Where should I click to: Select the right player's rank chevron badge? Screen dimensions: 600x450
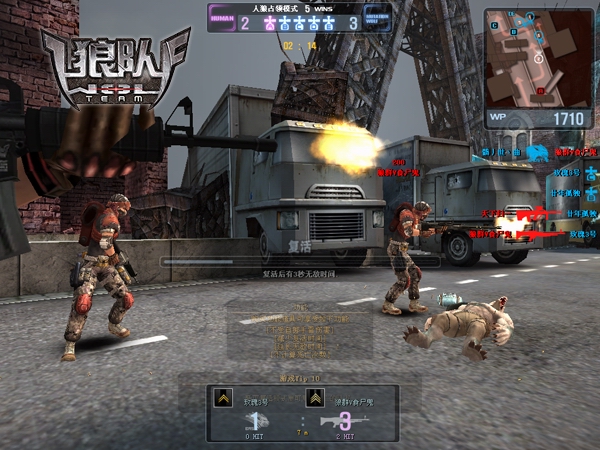tap(314, 399)
